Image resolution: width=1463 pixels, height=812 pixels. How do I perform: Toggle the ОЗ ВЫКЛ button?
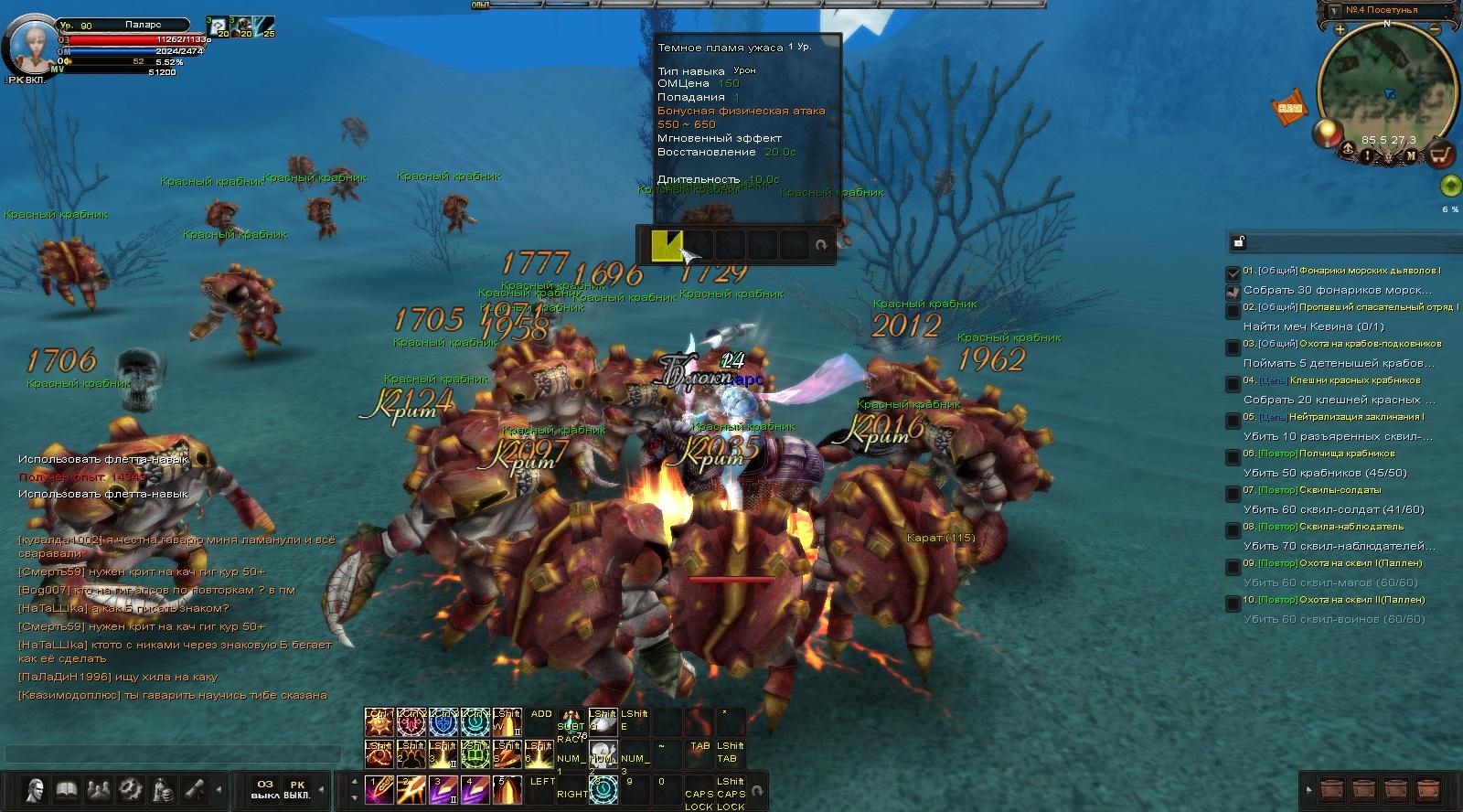click(265, 789)
